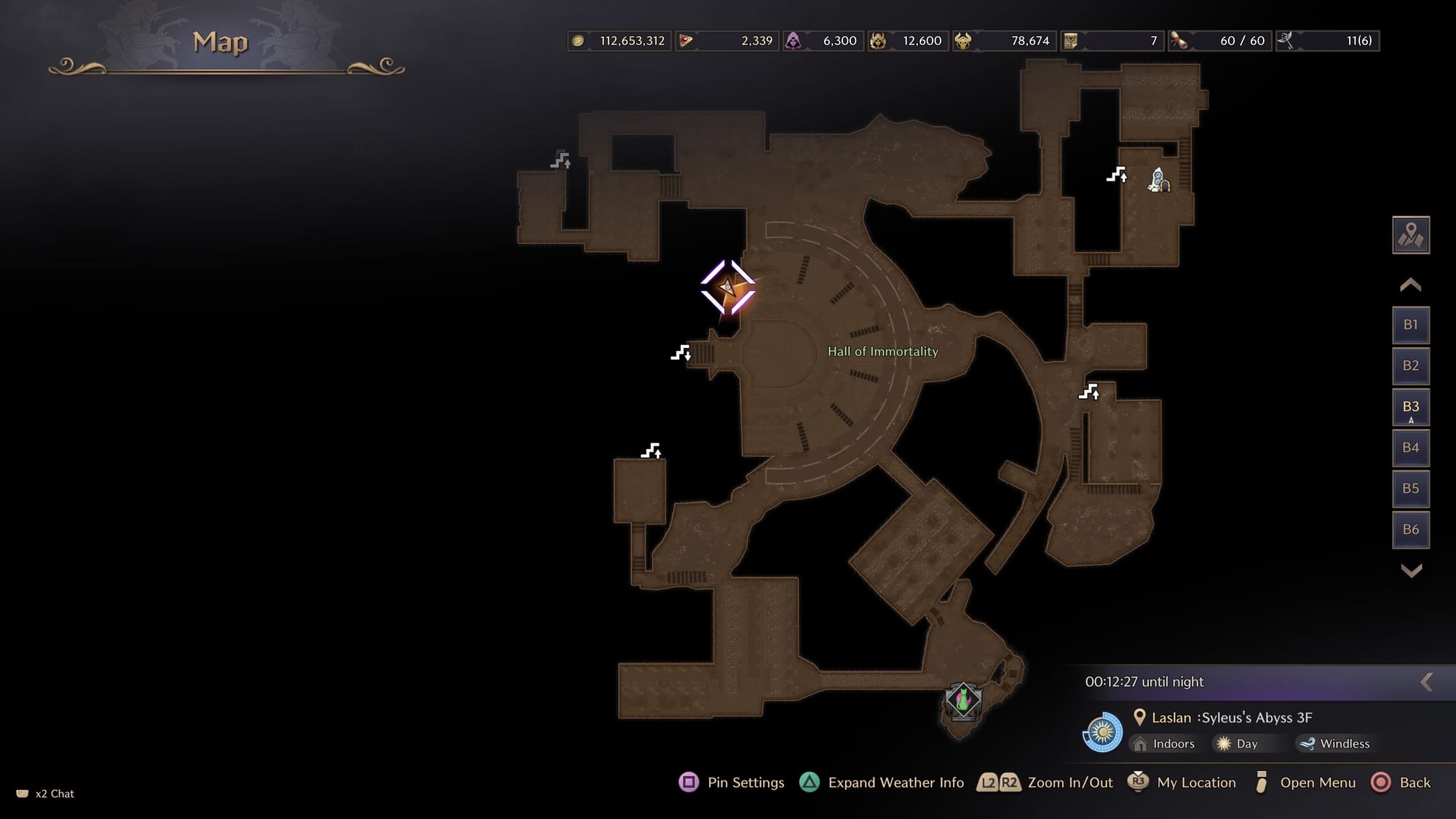Choose the B3 floor tab
This screenshot has width=1456, height=819.
point(1410,407)
